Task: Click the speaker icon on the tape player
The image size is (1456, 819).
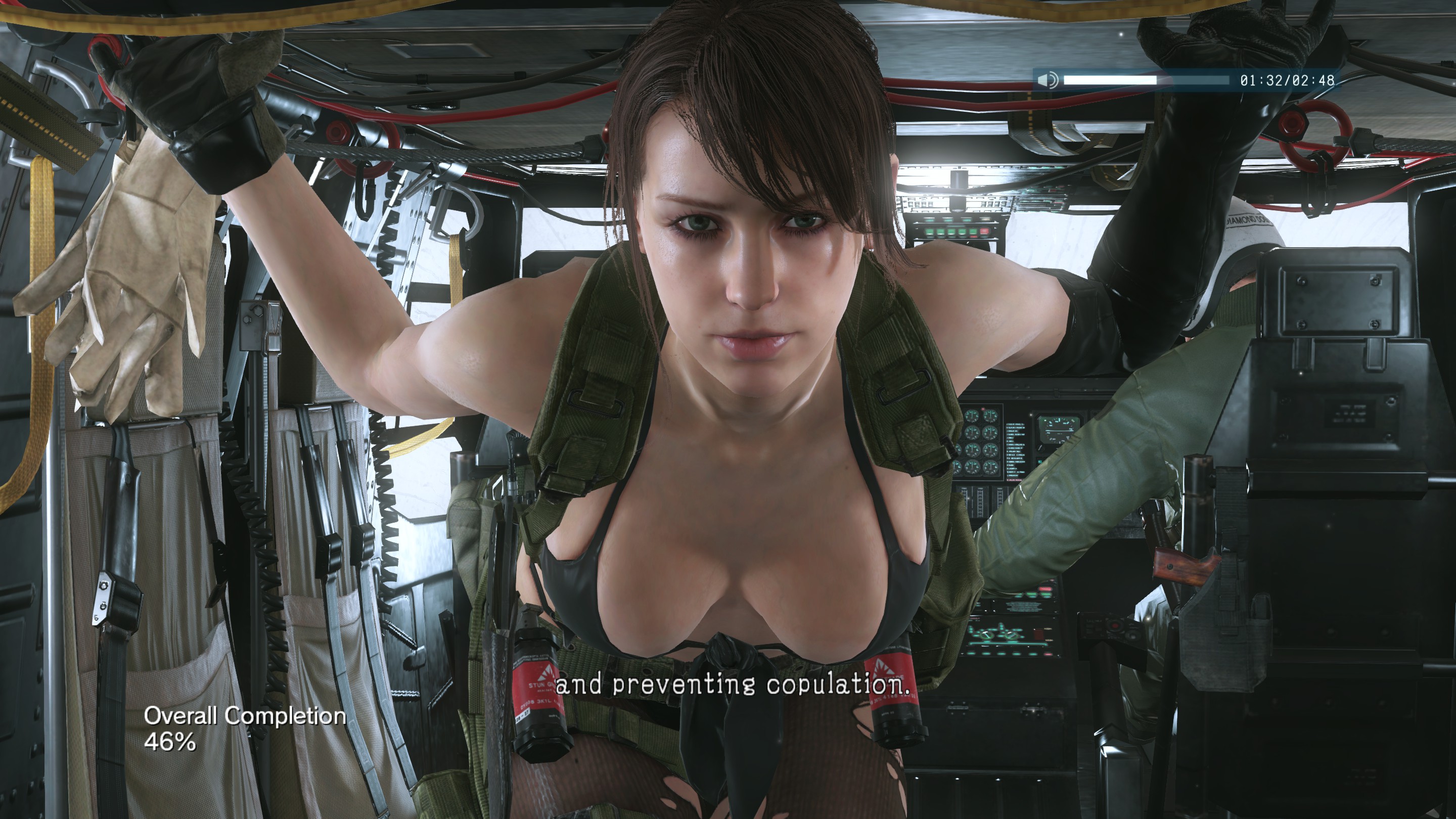Action: [x=1048, y=80]
